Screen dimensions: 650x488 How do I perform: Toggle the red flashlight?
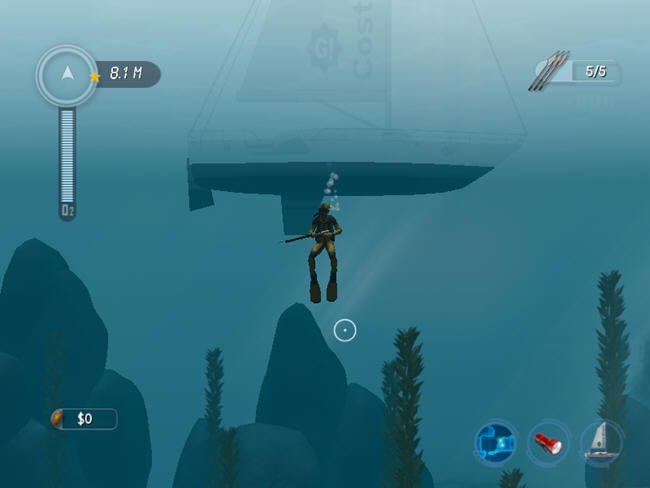tap(548, 441)
